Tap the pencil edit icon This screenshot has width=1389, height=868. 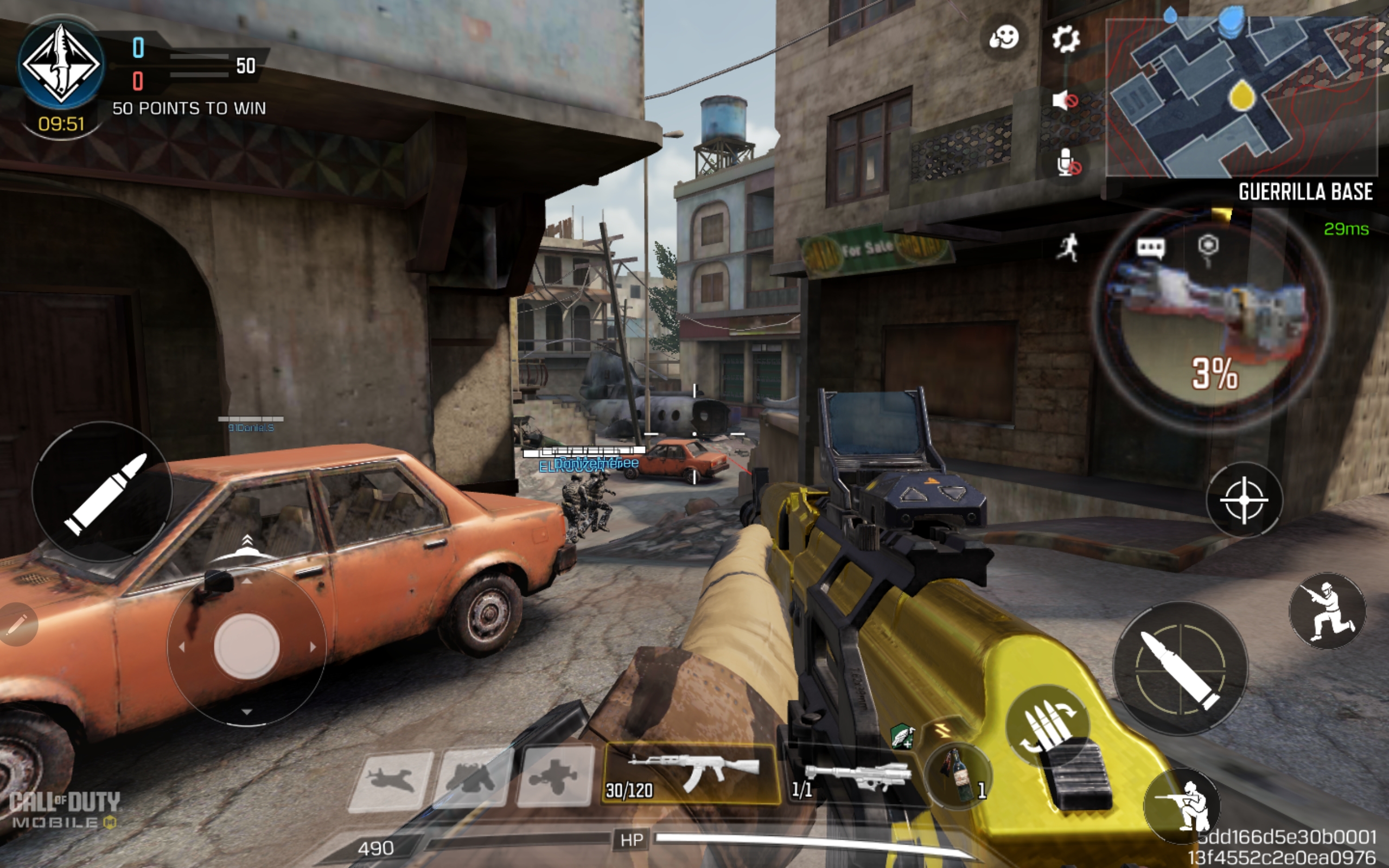16,624
